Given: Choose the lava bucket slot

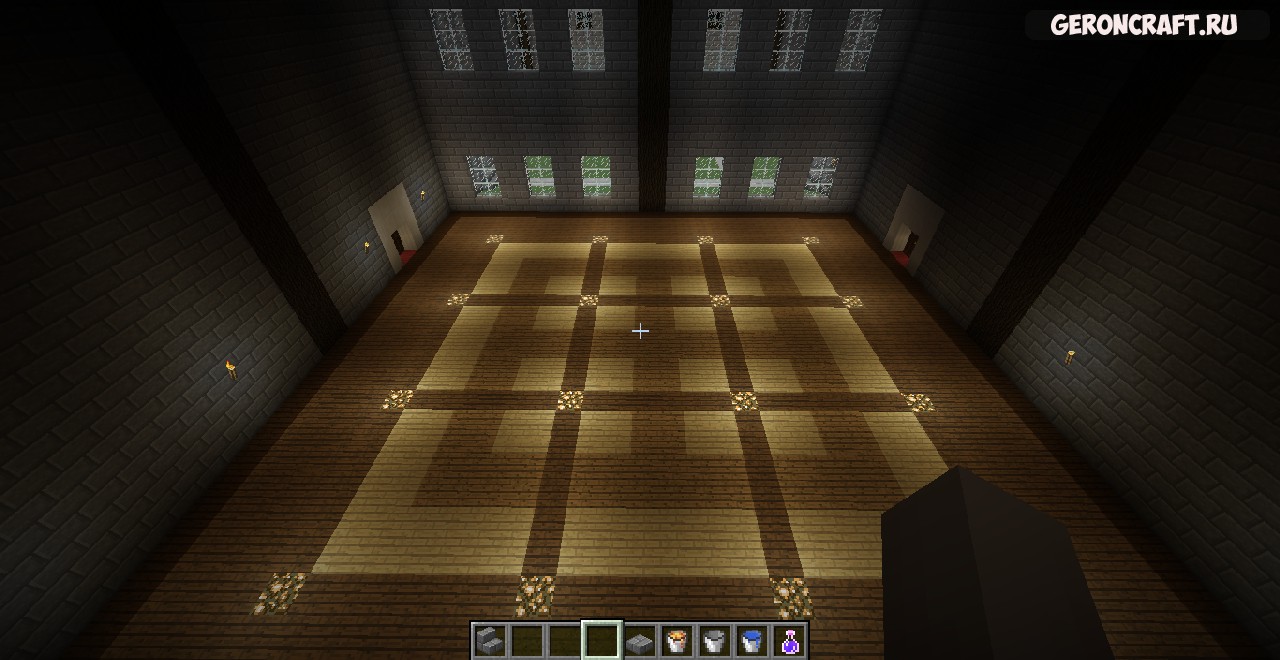Looking at the screenshot, I should [x=677, y=640].
